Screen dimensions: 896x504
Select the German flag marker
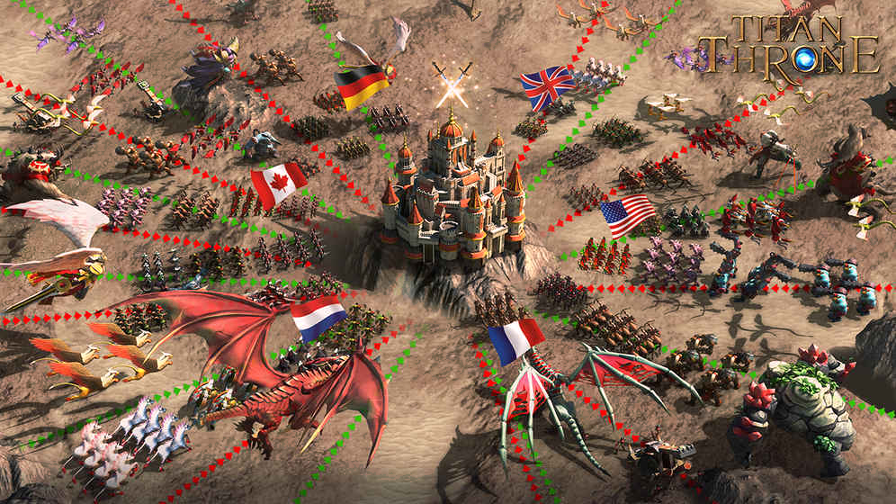[362, 86]
